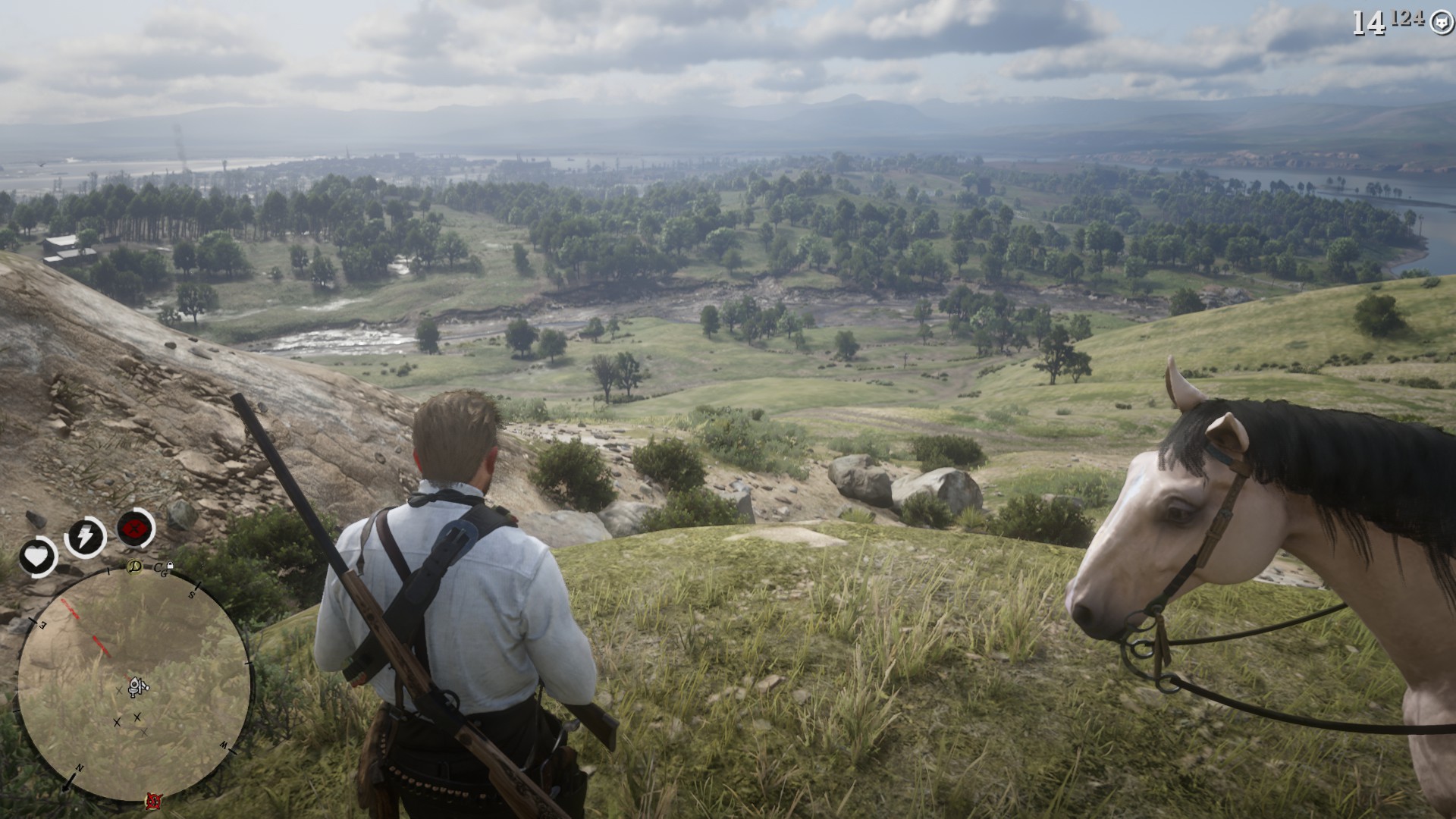Select the fox-head ammo type icon
Viewport: 1456px width, 819px height.
pos(1441,23)
